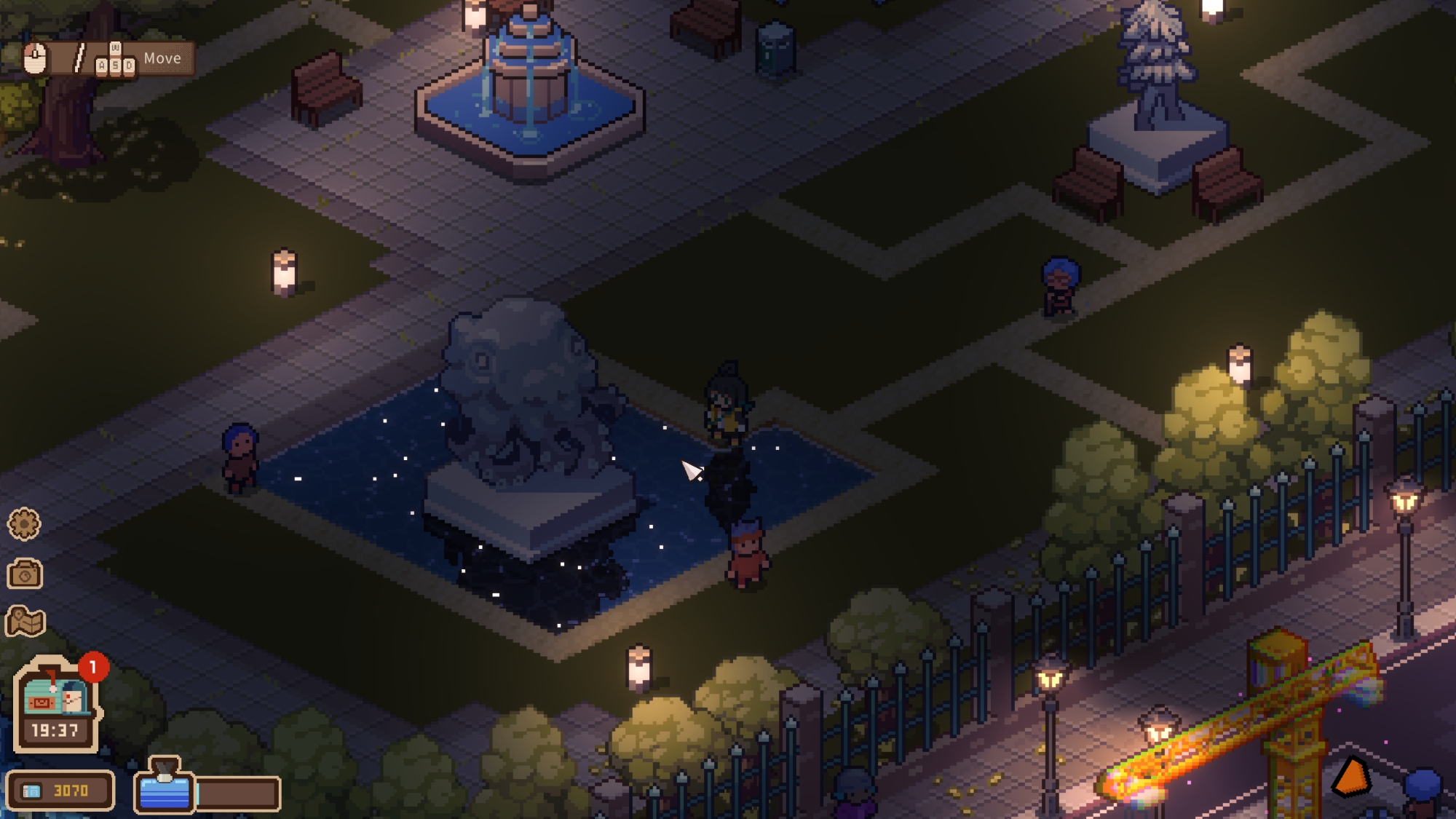
Task: Open the mailbox with the notification badge
Action: [x=55, y=695]
